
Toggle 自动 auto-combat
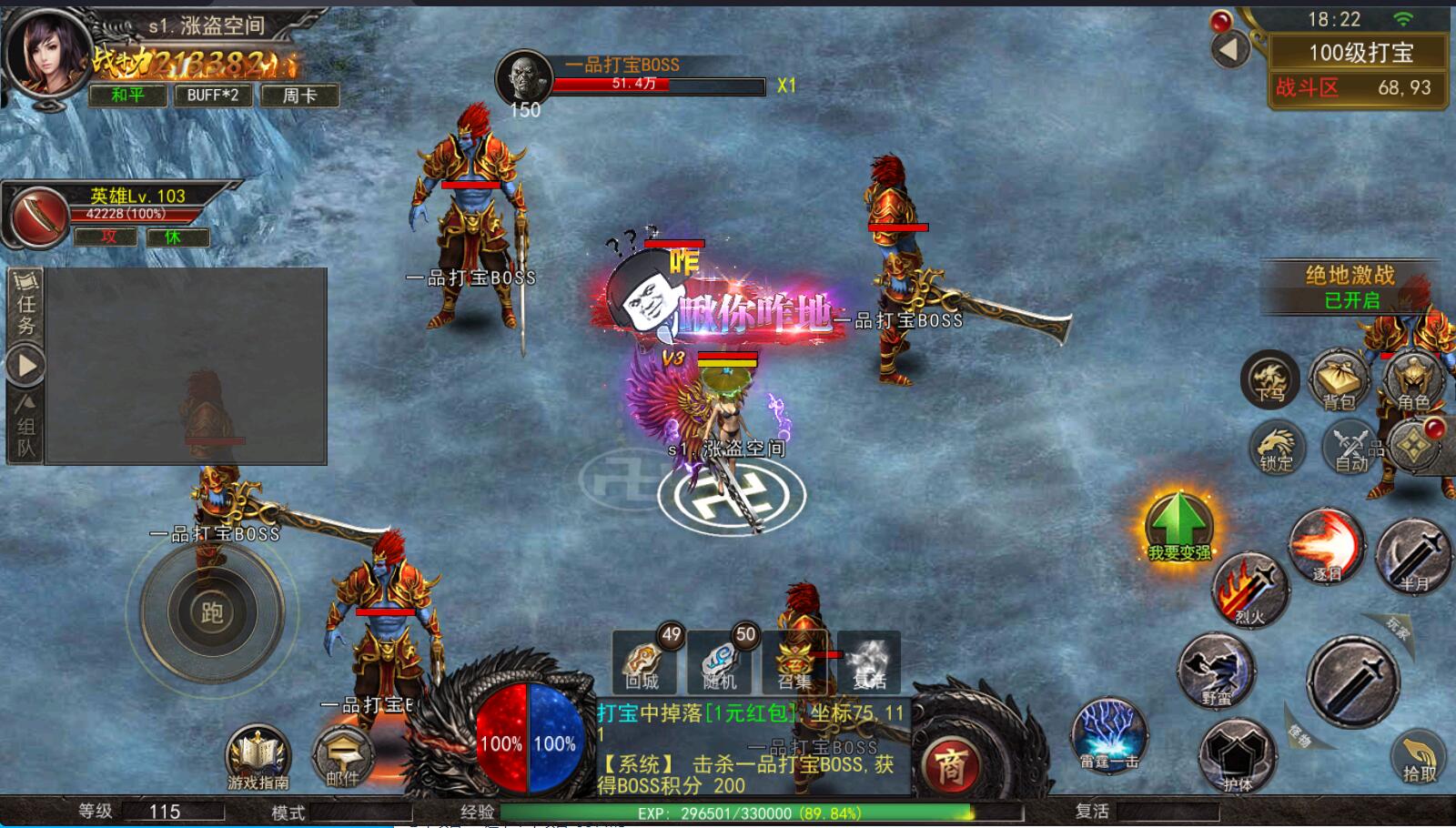[1350, 448]
